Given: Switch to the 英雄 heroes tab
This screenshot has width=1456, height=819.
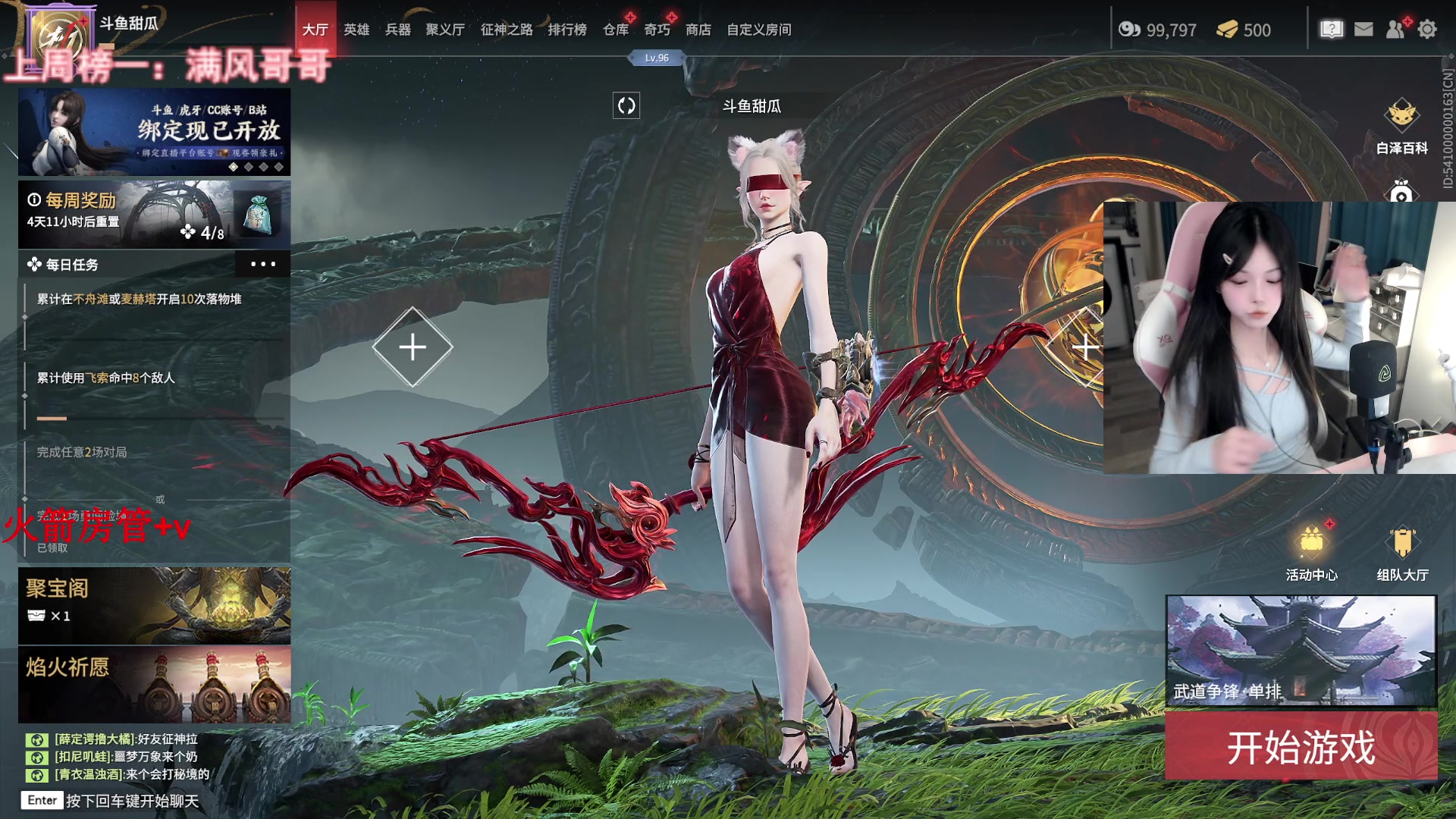Looking at the screenshot, I should tap(356, 30).
